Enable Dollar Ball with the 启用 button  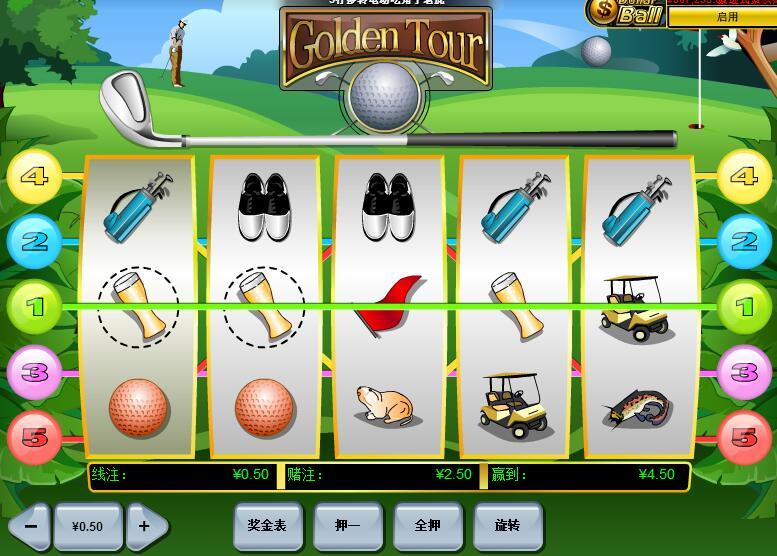click(727, 17)
